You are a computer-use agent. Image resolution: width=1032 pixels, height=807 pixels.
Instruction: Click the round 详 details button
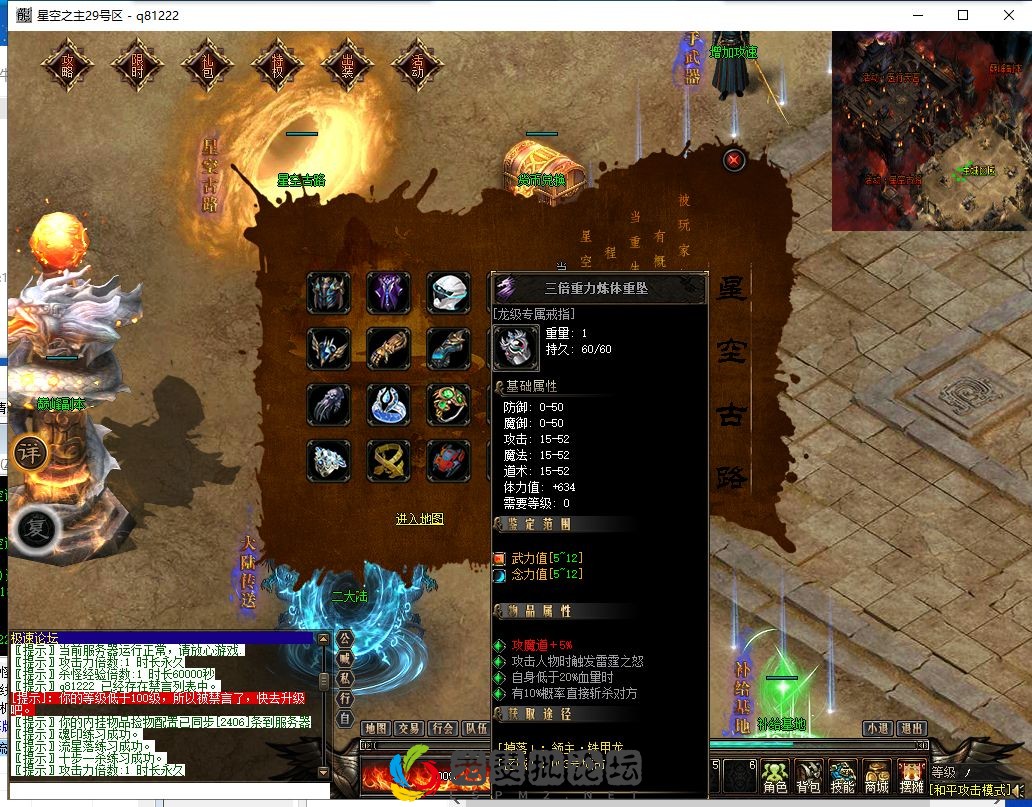tap(29, 453)
